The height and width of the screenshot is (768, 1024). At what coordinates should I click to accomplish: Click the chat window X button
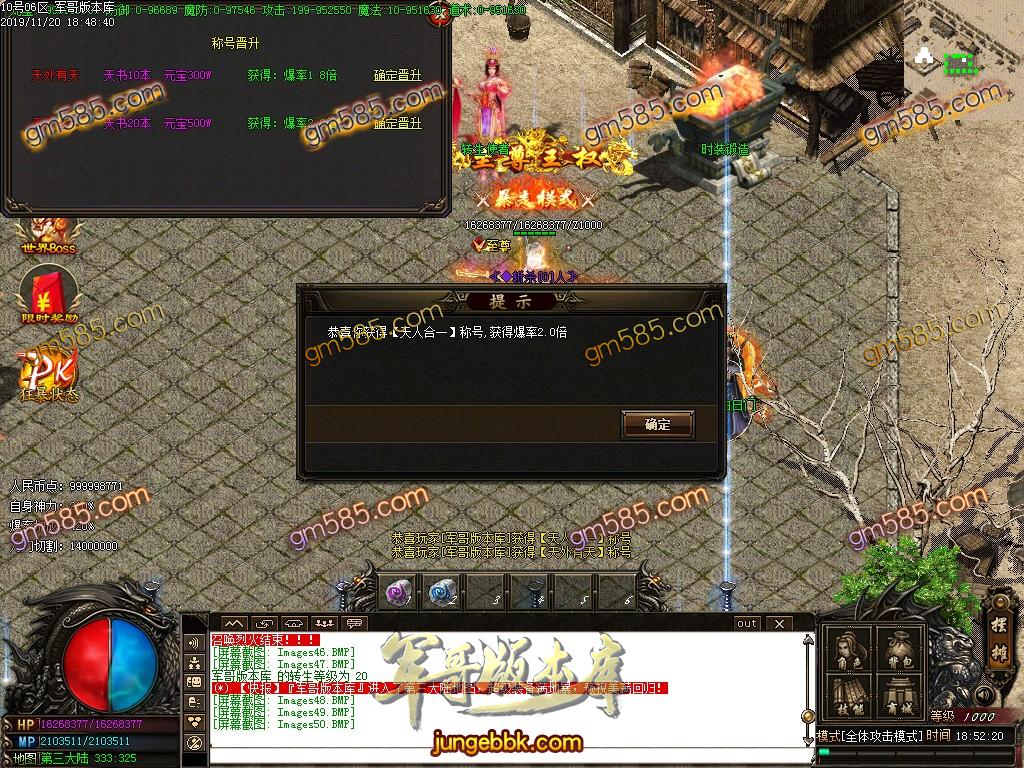pyautogui.click(x=777, y=624)
